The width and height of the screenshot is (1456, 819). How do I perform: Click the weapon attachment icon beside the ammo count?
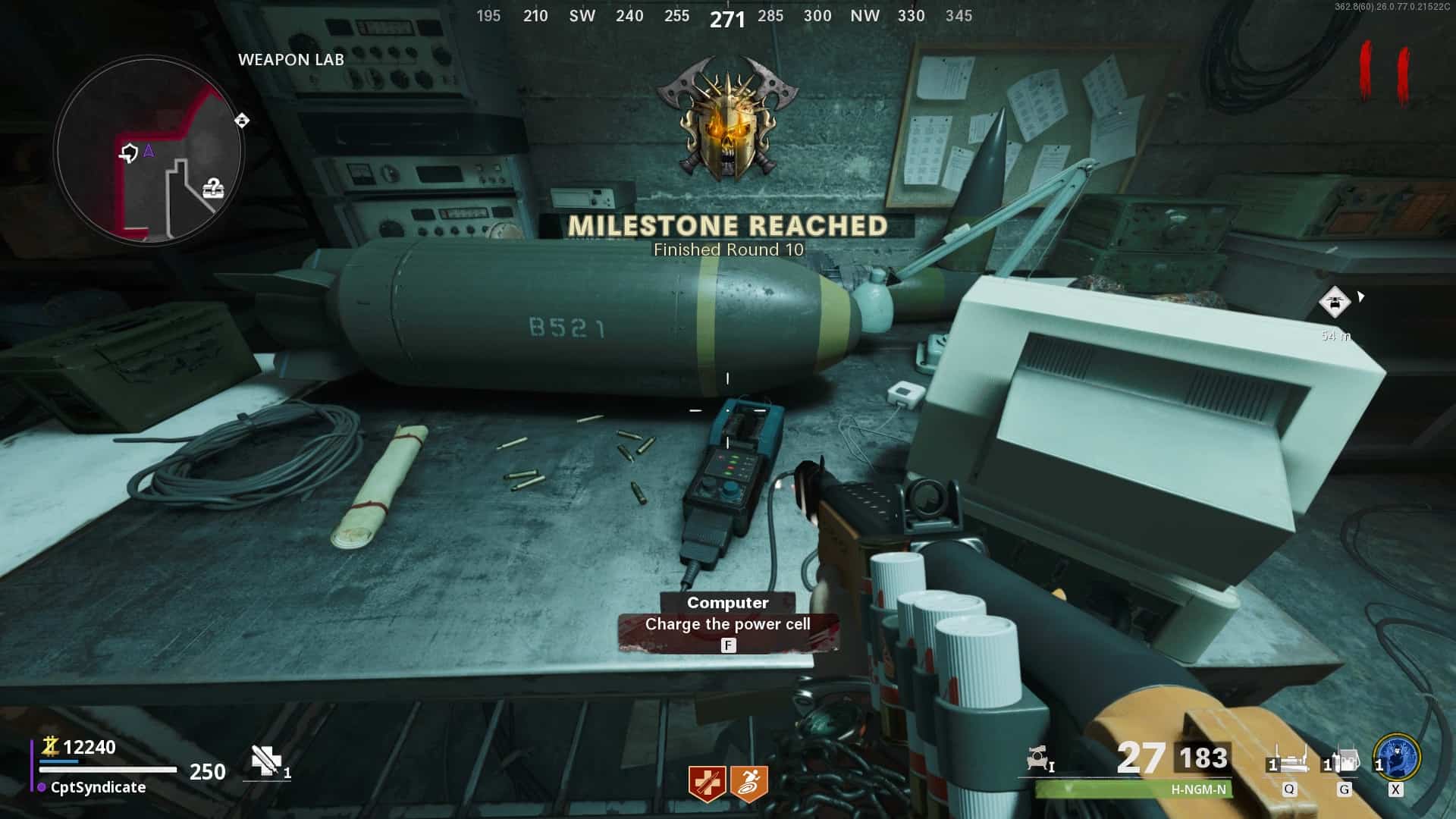[1038, 759]
